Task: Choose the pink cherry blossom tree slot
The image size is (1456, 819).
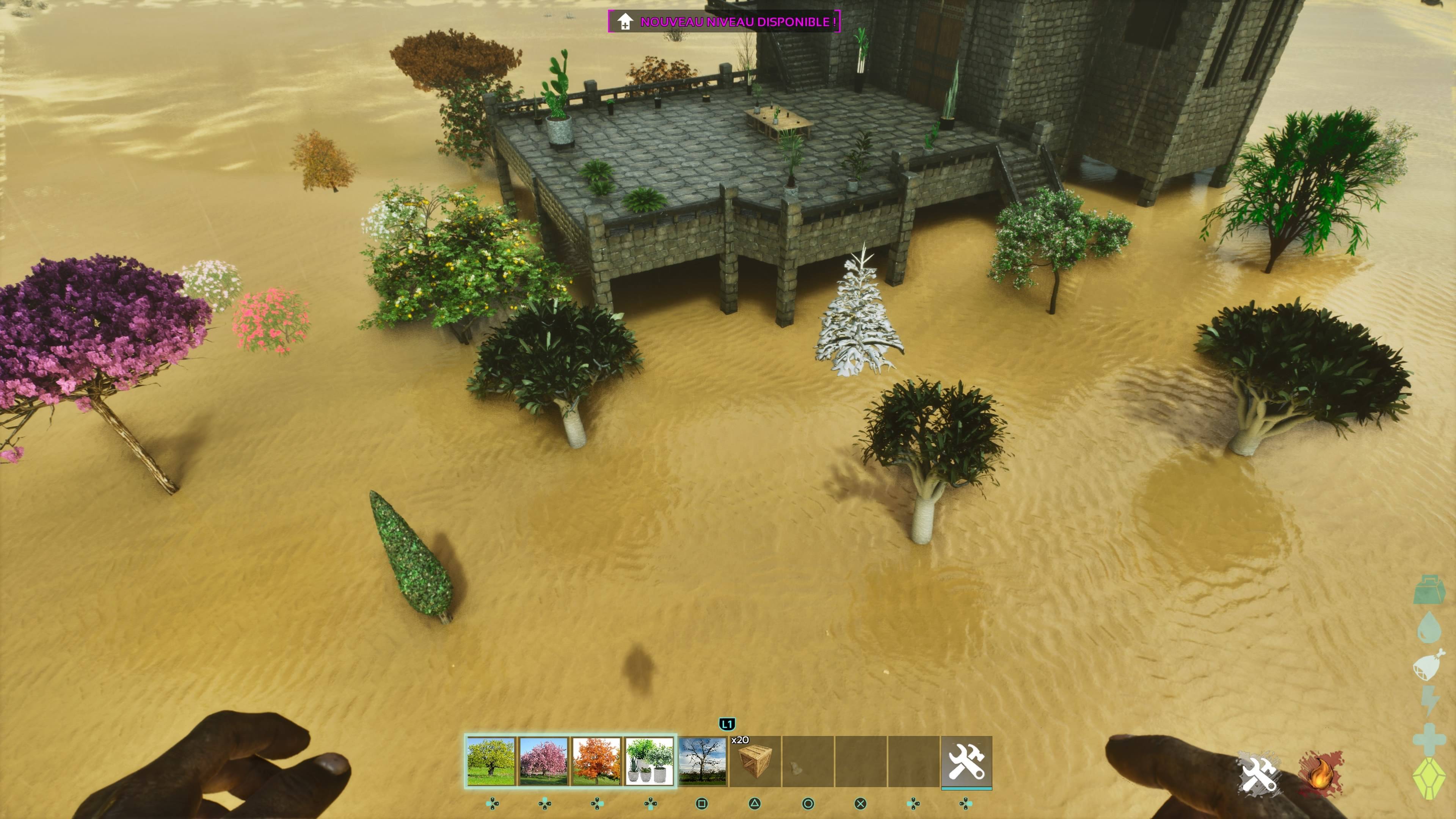Action: click(544, 761)
